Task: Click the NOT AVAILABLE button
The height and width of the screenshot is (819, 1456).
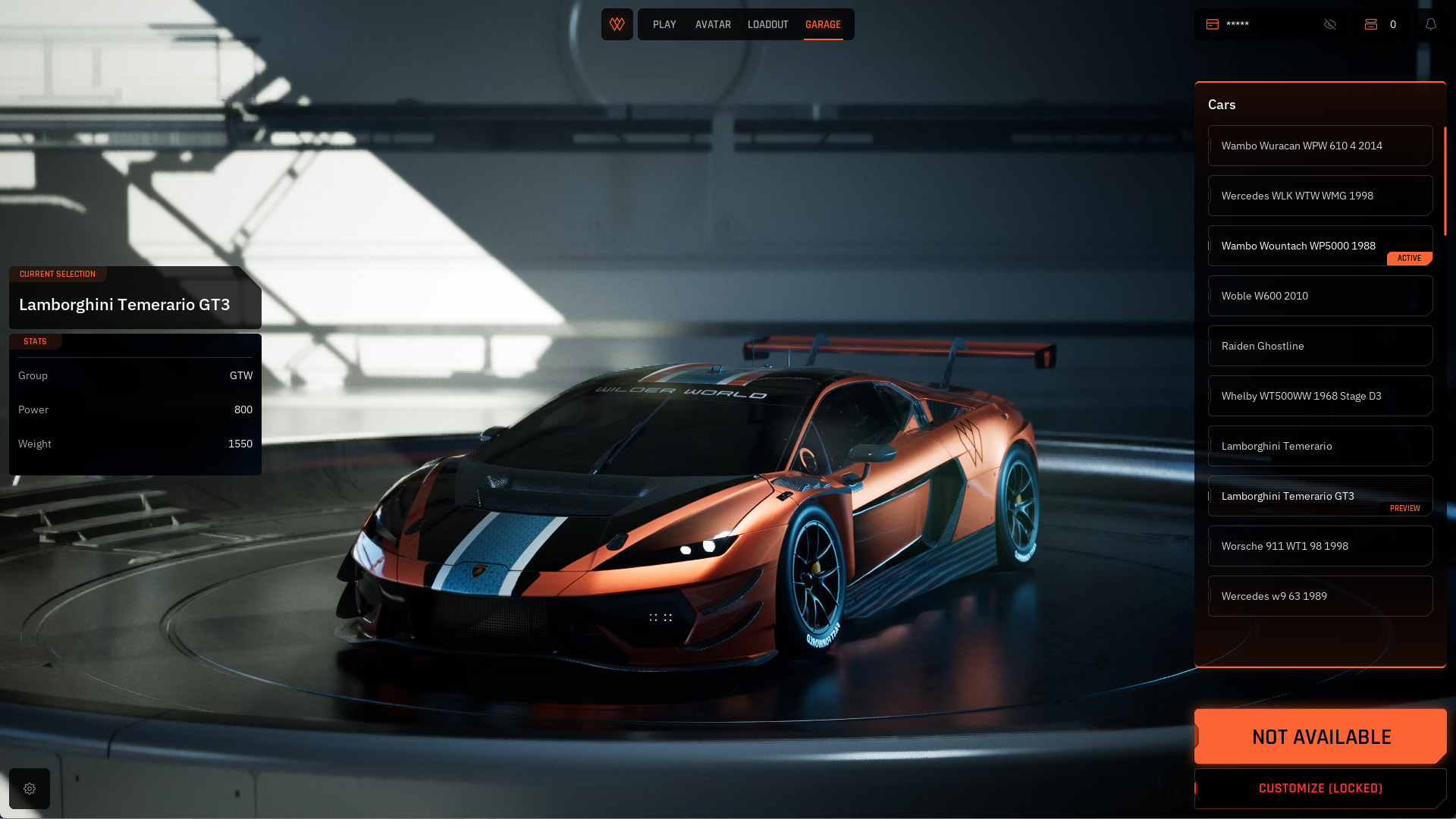Action: (x=1320, y=736)
